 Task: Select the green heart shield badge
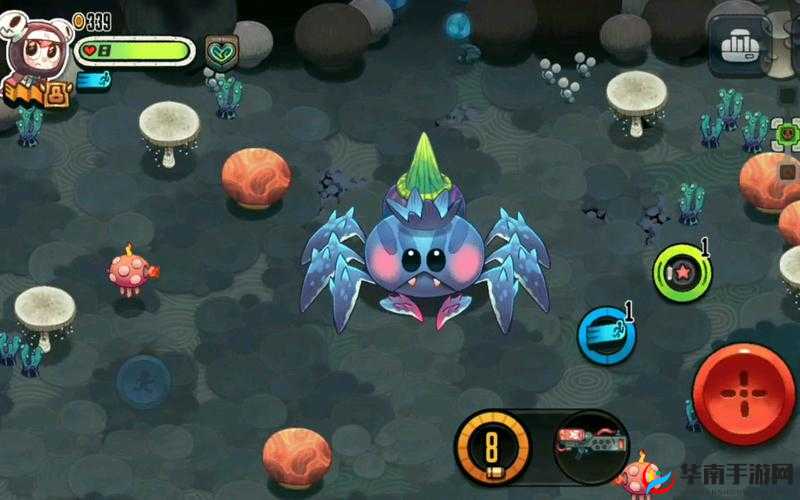coord(220,51)
